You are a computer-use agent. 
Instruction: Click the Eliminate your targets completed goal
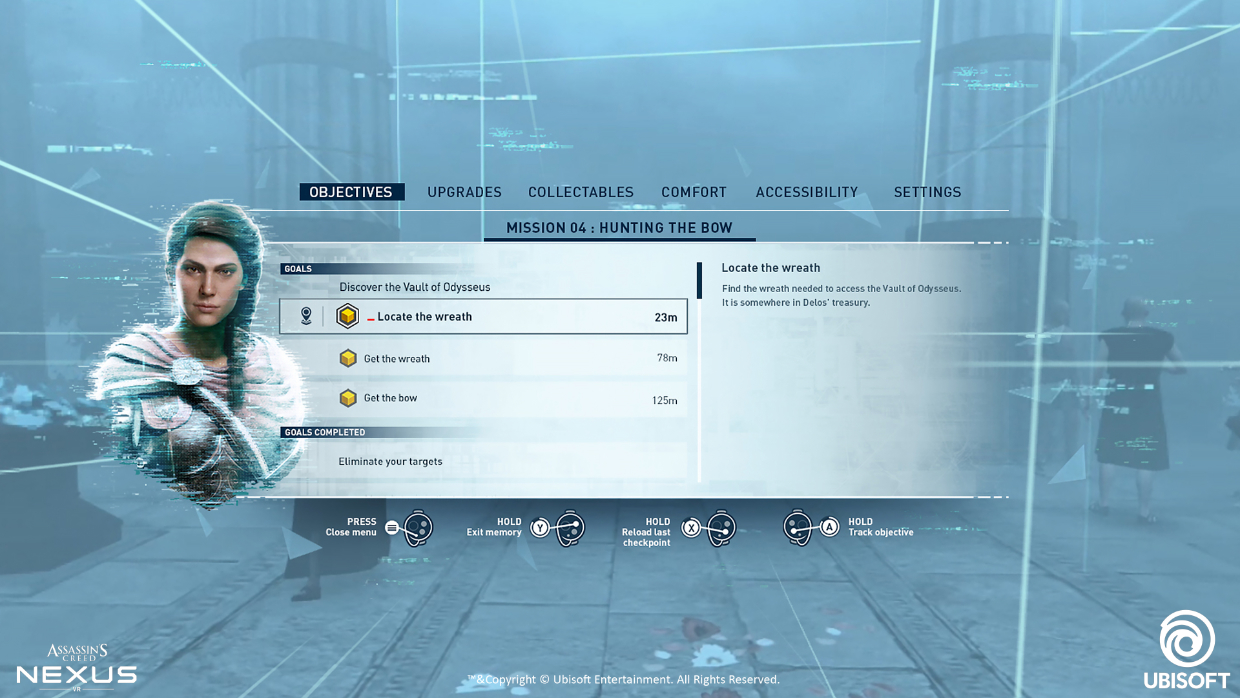pyautogui.click(x=391, y=462)
